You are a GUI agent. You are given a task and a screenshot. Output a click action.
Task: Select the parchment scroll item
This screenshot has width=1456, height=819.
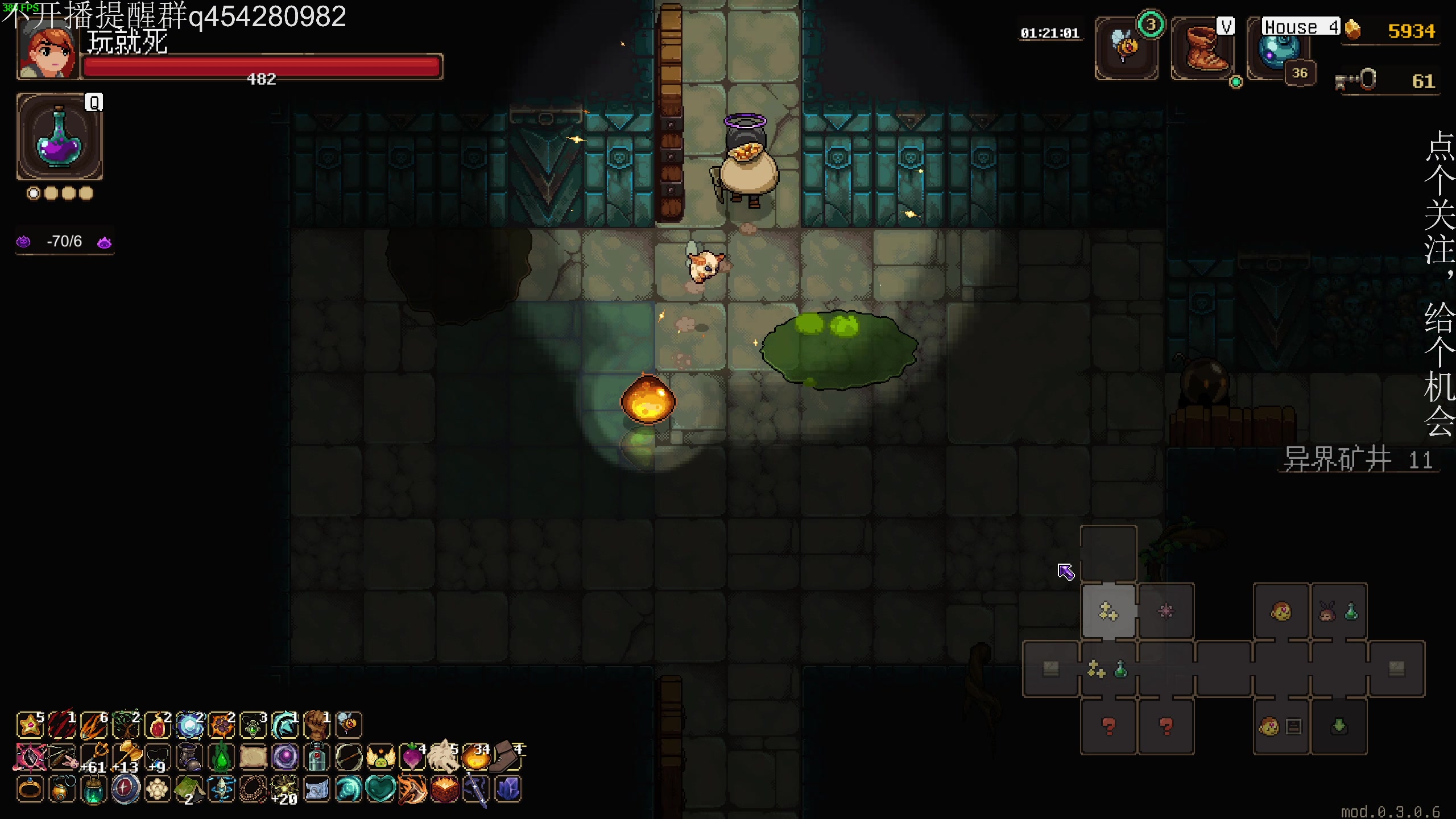click(x=253, y=758)
